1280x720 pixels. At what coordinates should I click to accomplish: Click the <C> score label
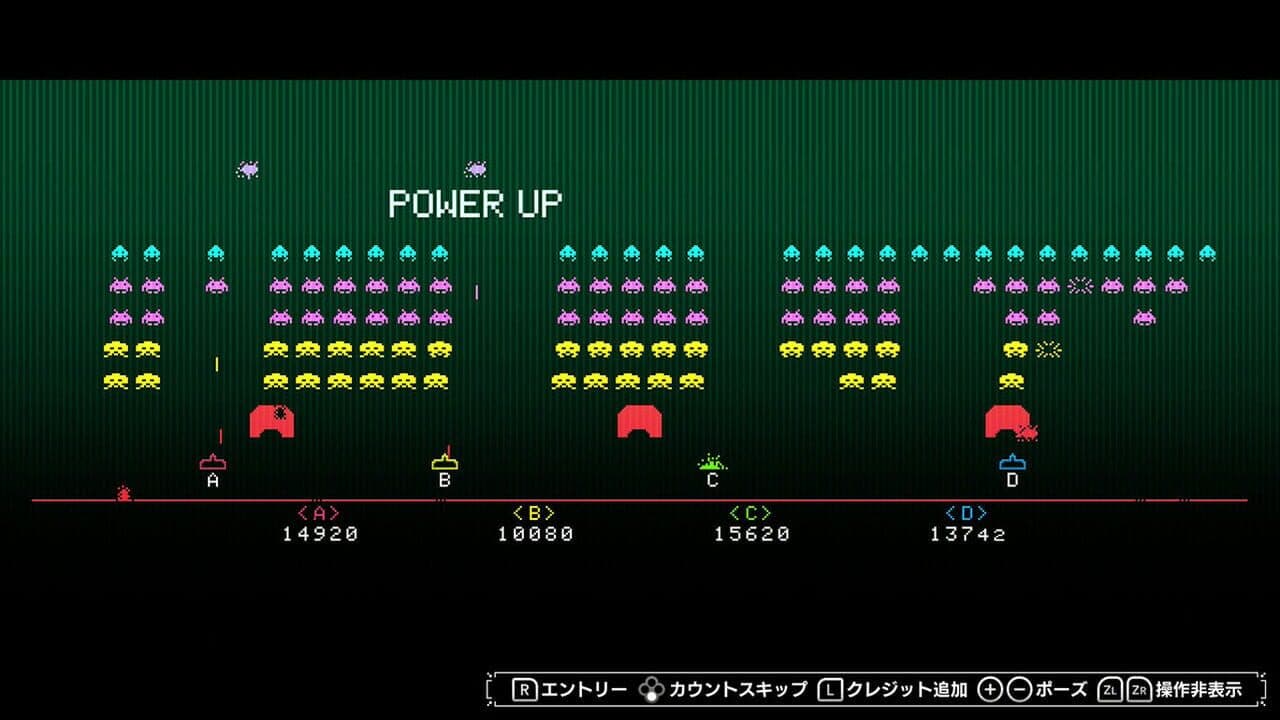pos(750,511)
